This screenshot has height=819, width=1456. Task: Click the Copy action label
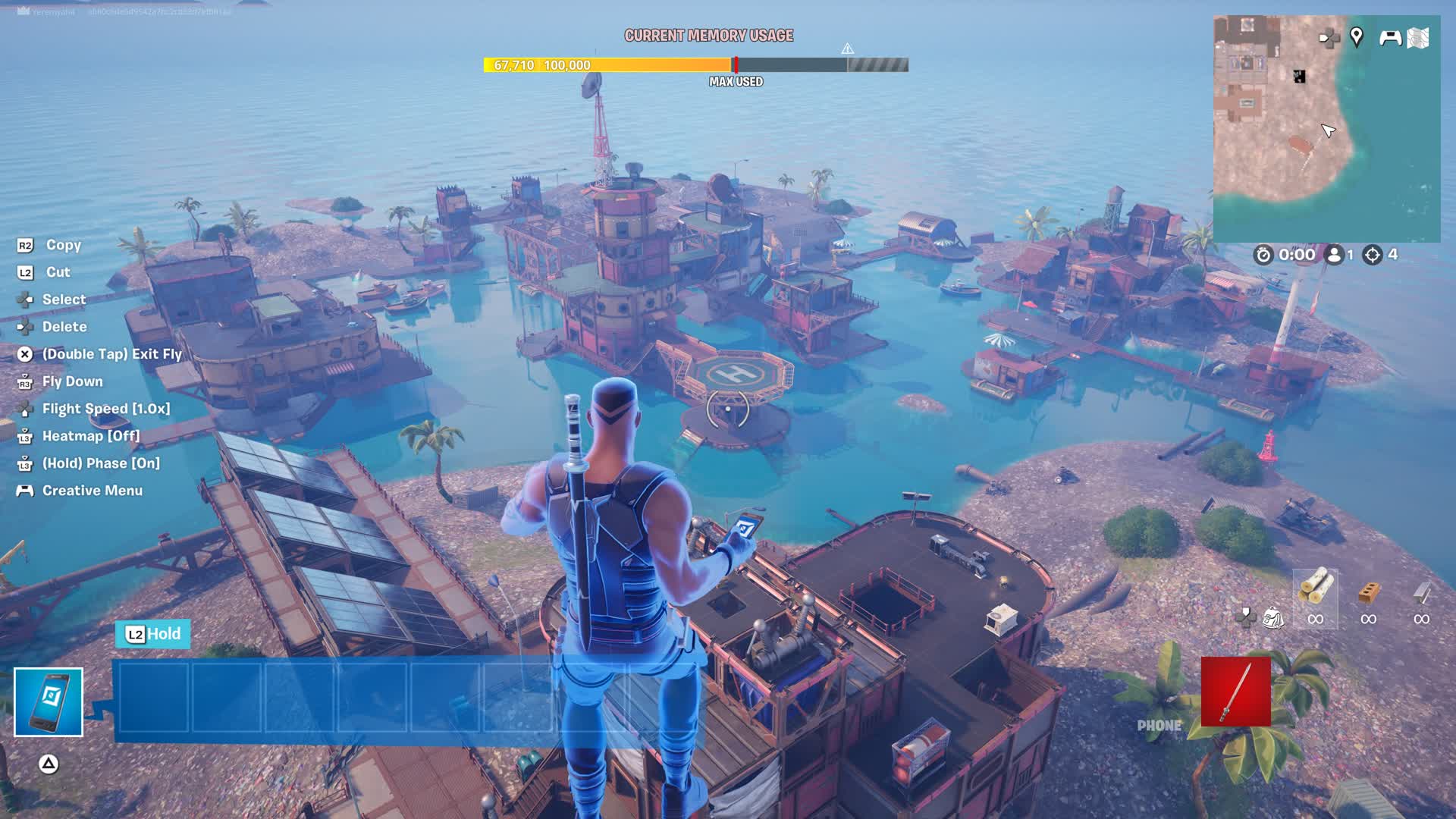point(63,245)
